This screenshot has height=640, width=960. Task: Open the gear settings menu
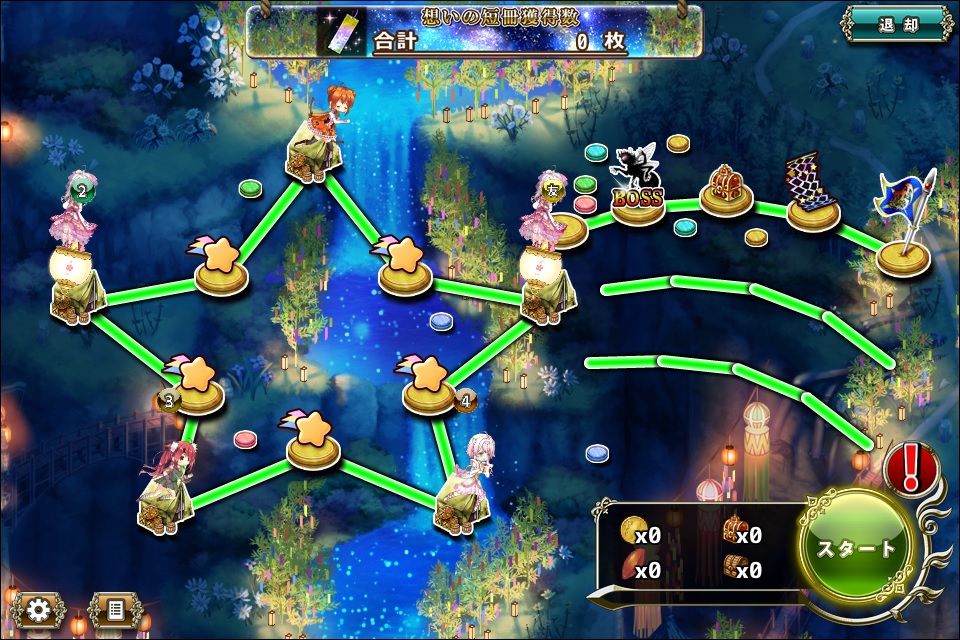point(39,610)
